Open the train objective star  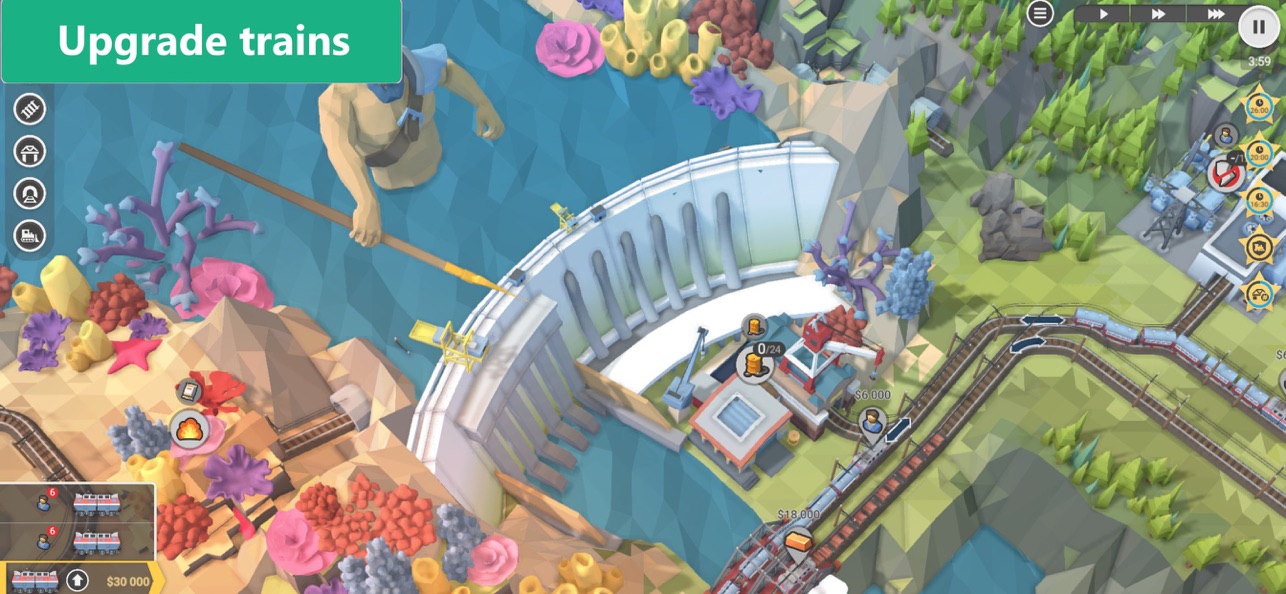pos(1259,246)
